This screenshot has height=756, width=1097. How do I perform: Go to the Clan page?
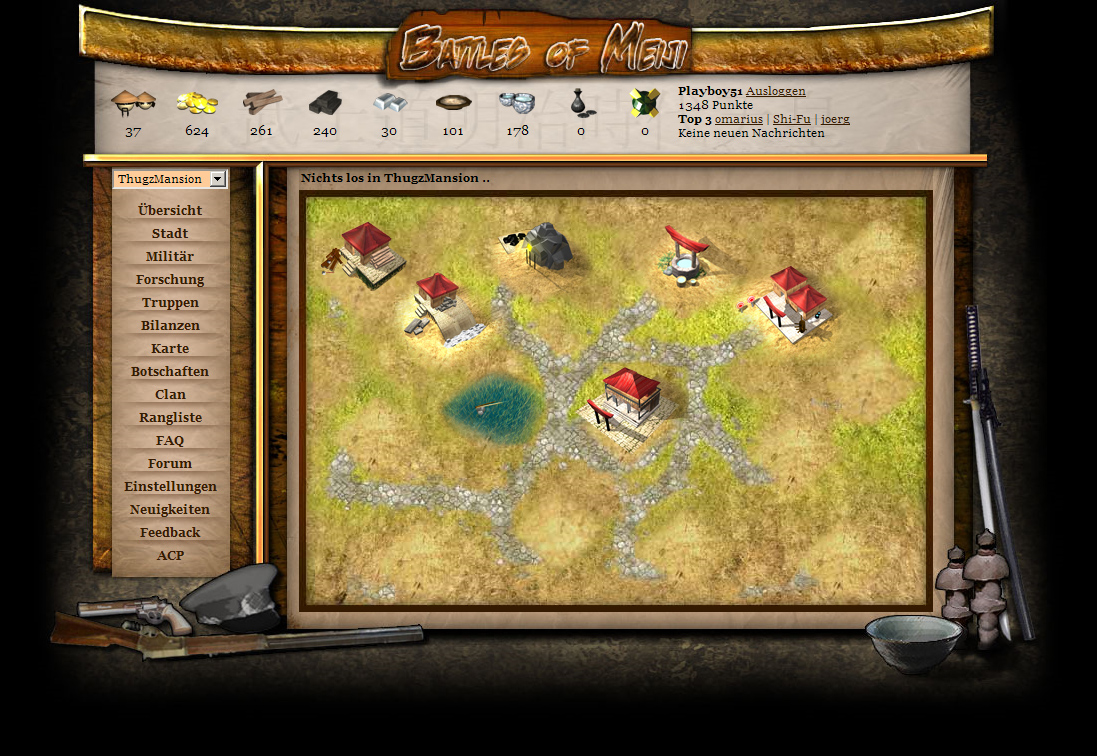pos(170,395)
